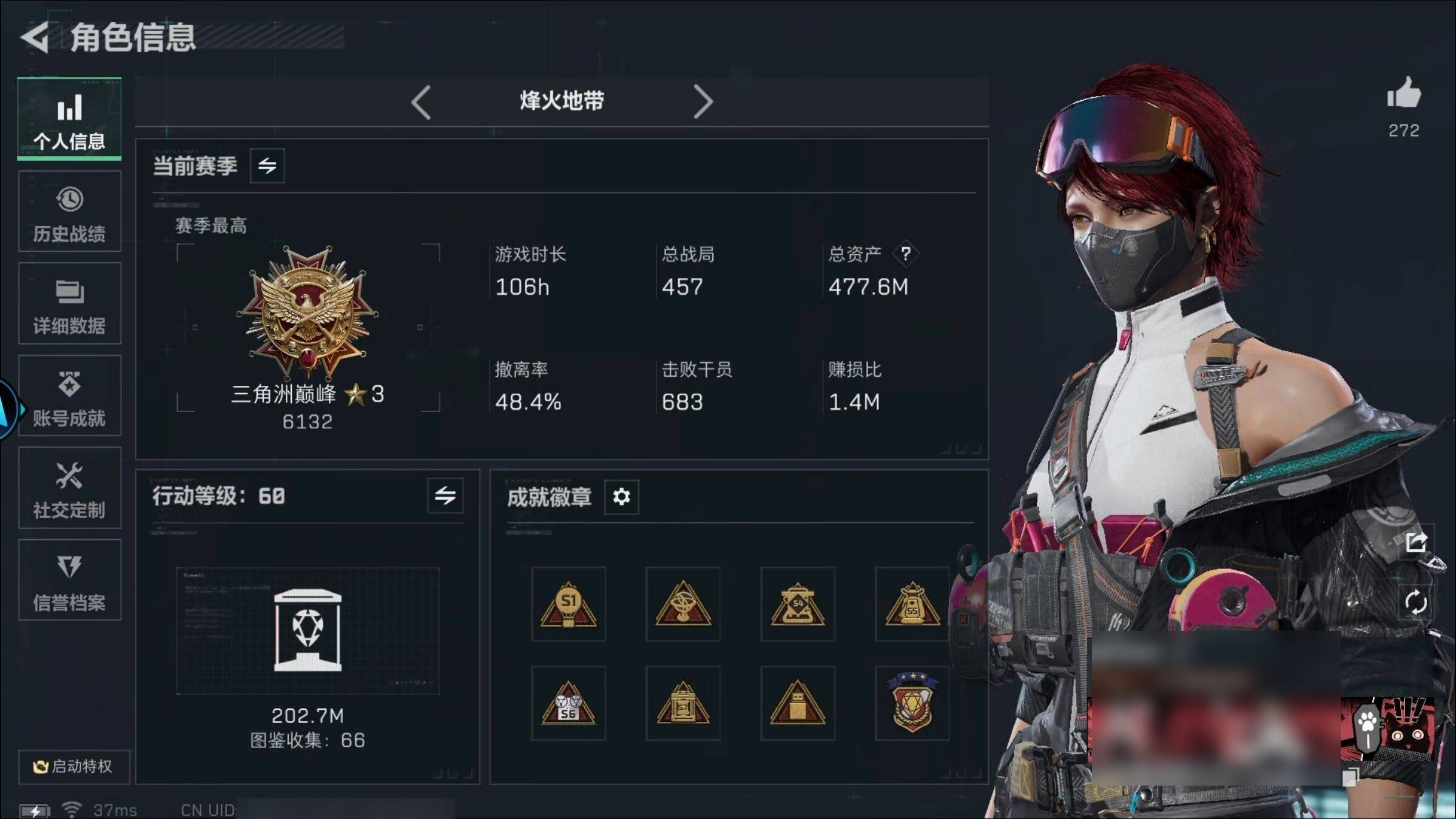The width and height of the screenshot is (1456, 819).
Task: Select the 账号成就 tab
Action: 69,396
